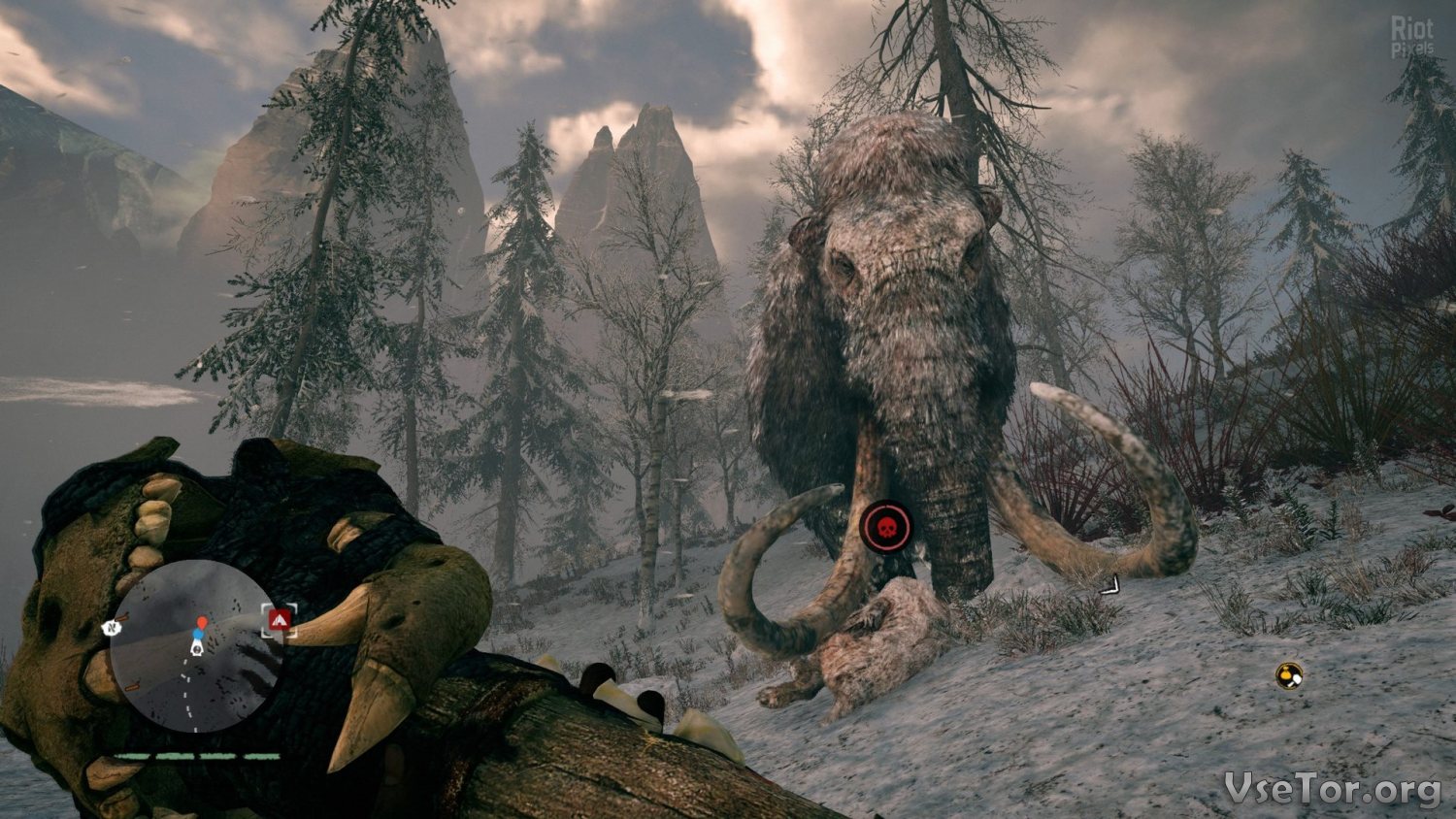This screenshot has width=1456, height=819.
Task: Select the yellow pouch and hammer icon
Action: click(1289, 675)
